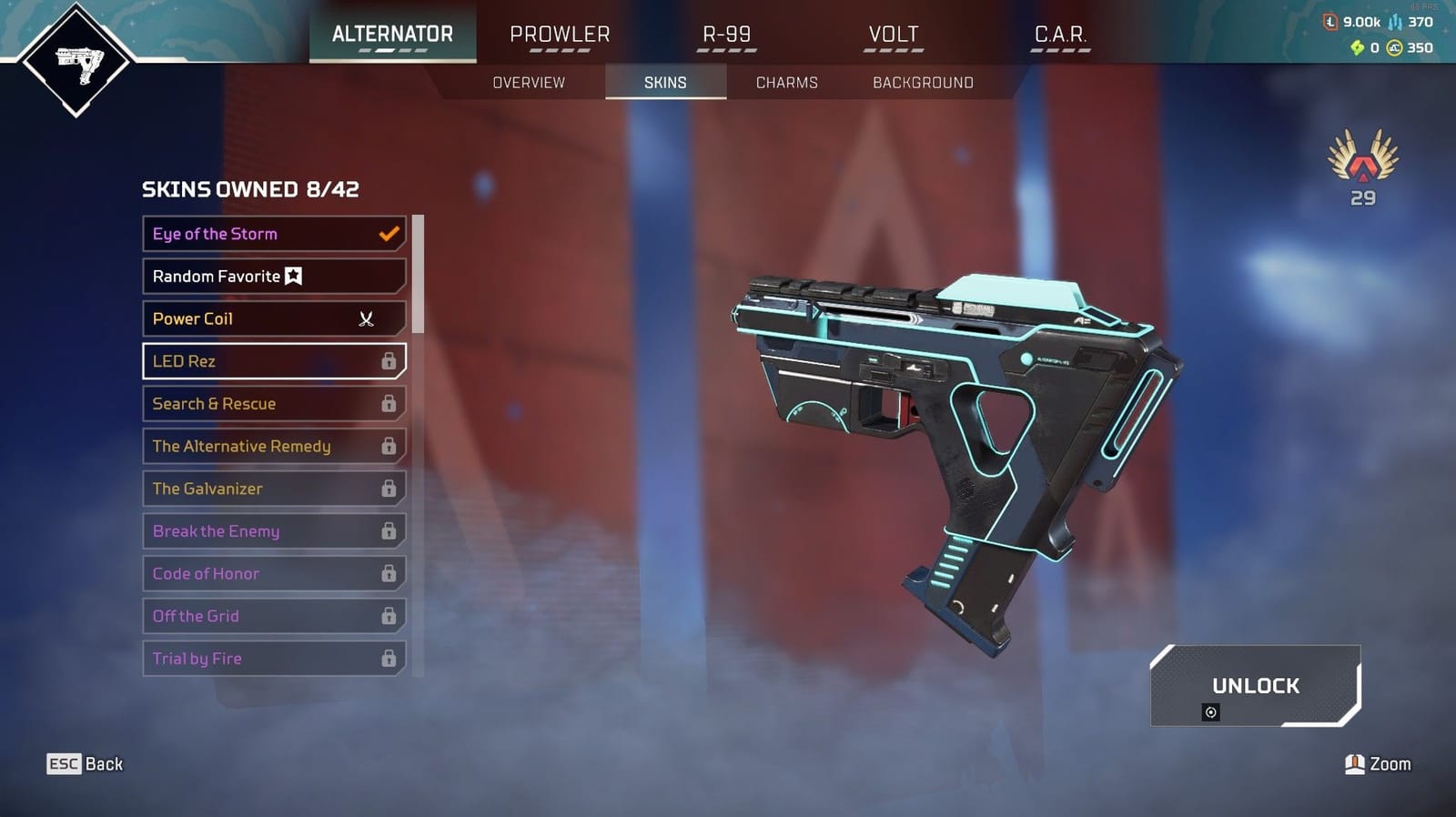1456x817 pixels.
Task: Select the LED Rez skin entry
Action: pyautogui.click(x=264, y=361)
